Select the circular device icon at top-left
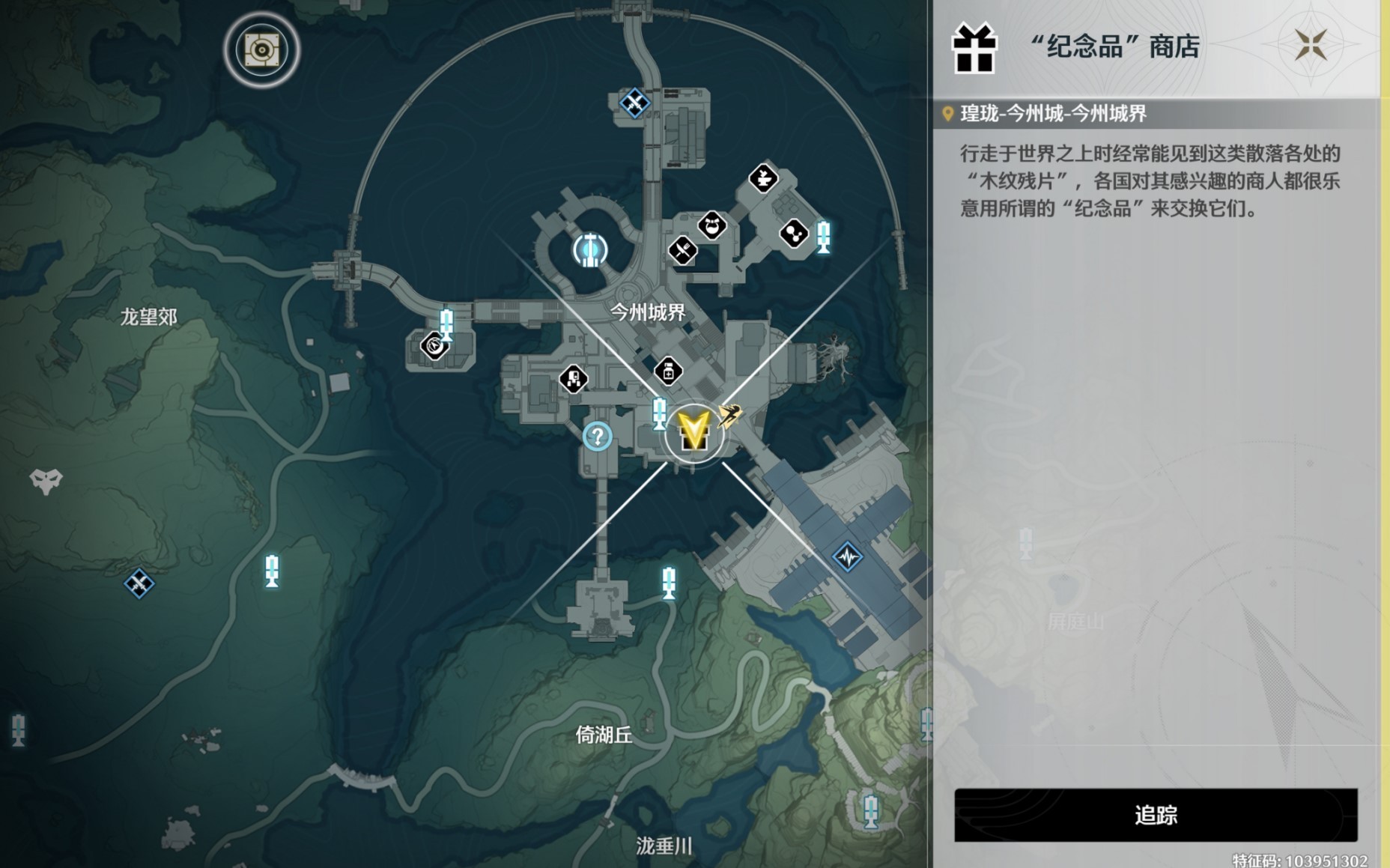 coord(261,50)
